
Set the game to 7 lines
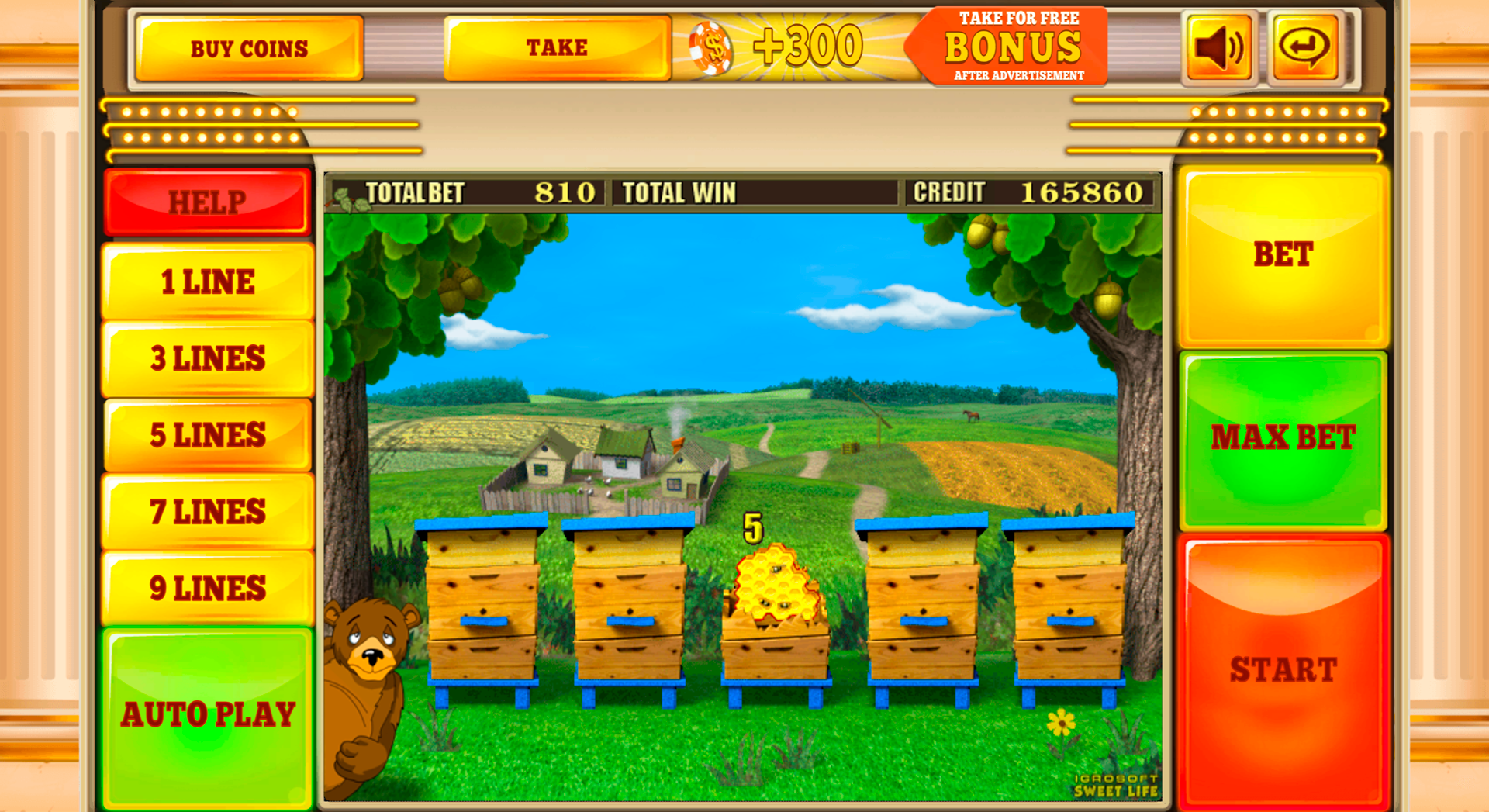[206, 511]
